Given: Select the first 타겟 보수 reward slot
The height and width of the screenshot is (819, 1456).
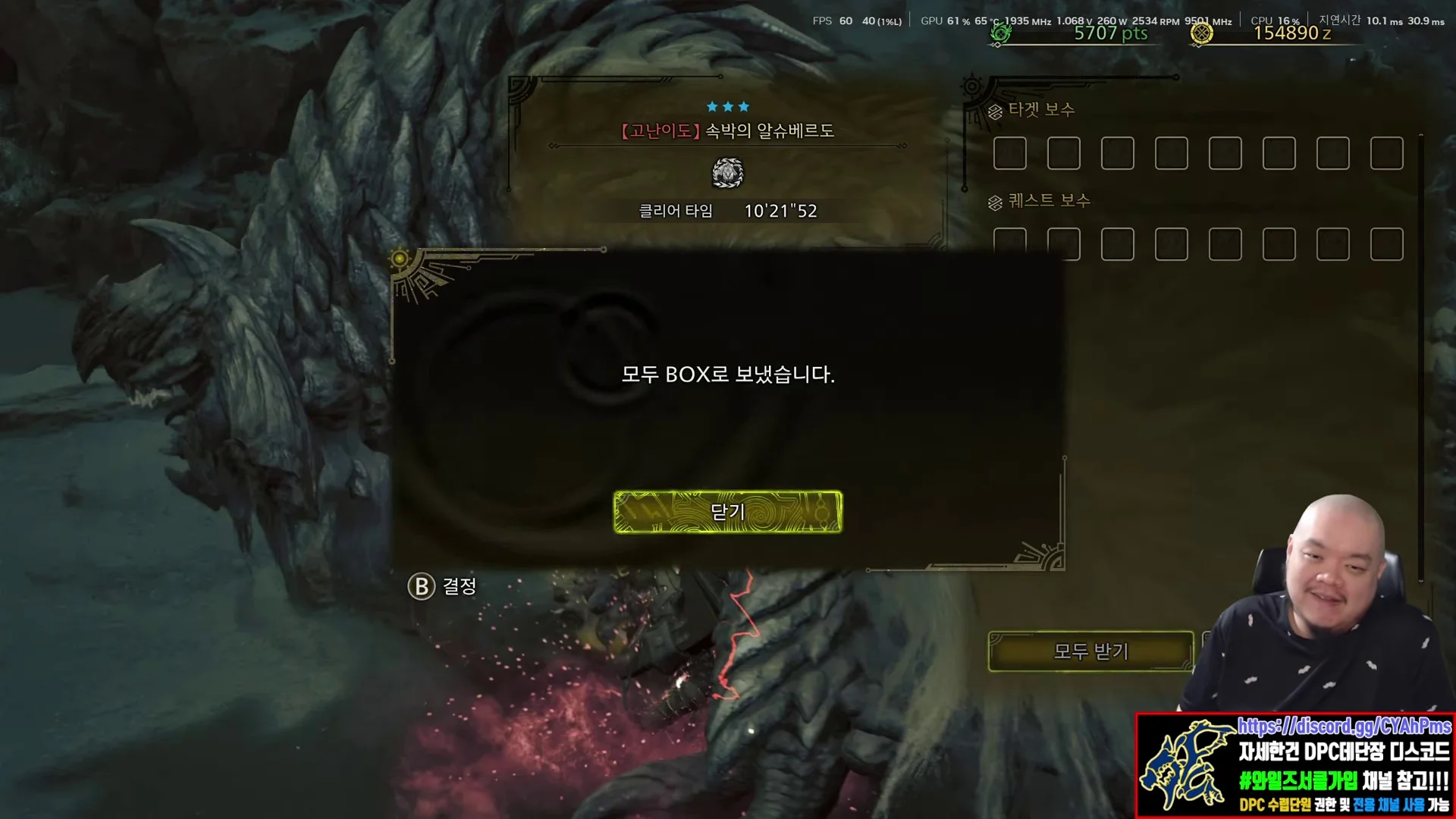Looking at the screenshot, I should tap(1009, 153).
